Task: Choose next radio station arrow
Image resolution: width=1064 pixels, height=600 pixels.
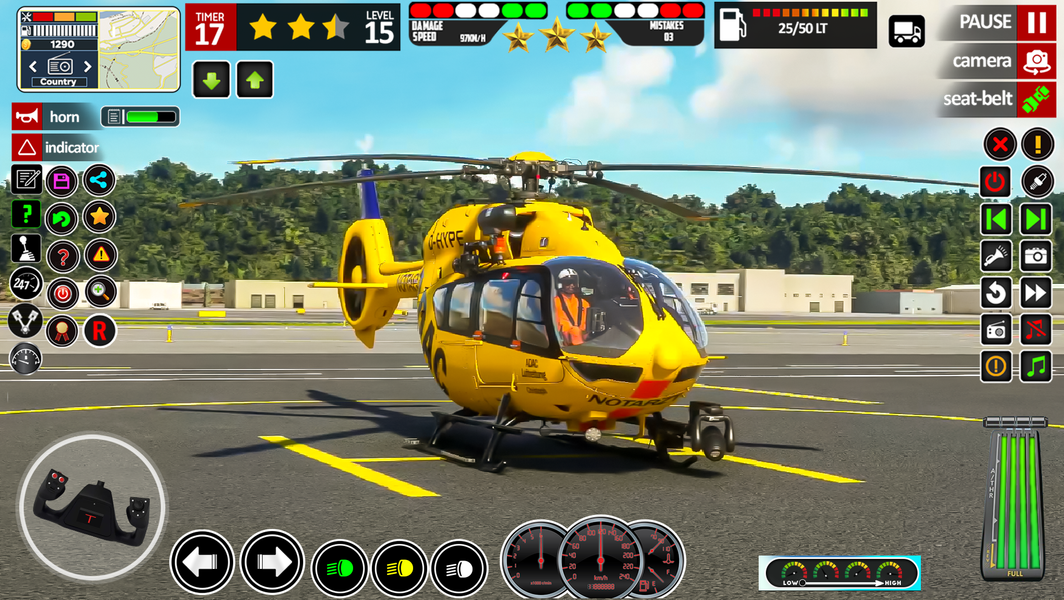Action: tap(88, 67)
